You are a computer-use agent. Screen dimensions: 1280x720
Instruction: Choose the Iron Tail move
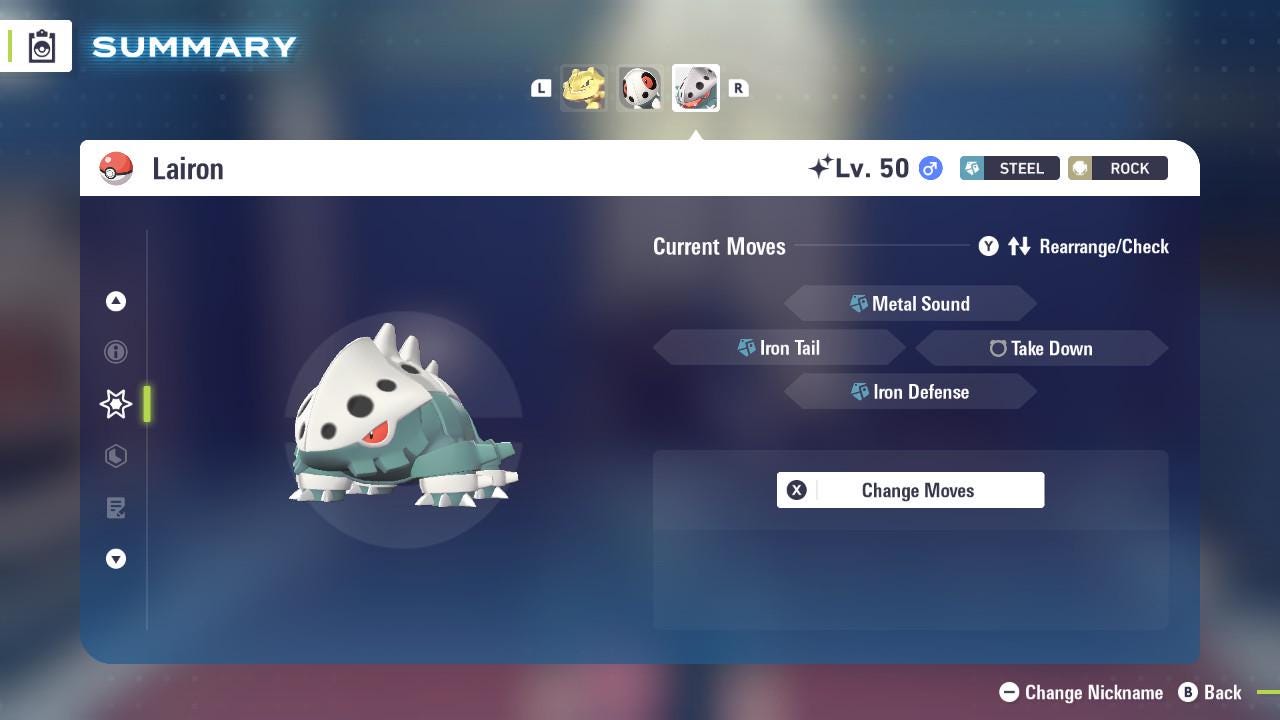779,348
